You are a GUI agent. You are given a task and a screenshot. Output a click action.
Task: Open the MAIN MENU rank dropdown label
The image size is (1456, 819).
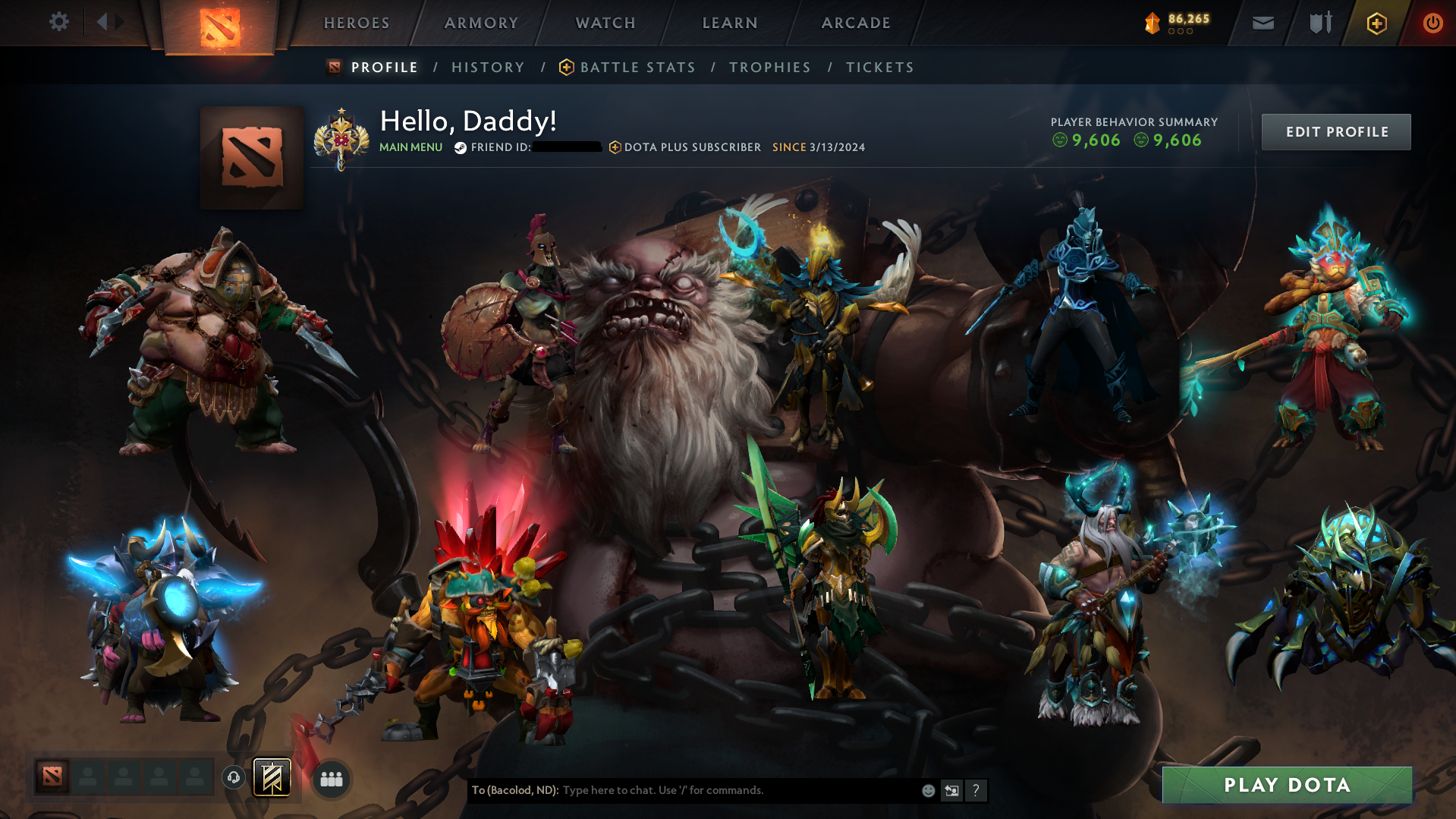pos(410,147)
